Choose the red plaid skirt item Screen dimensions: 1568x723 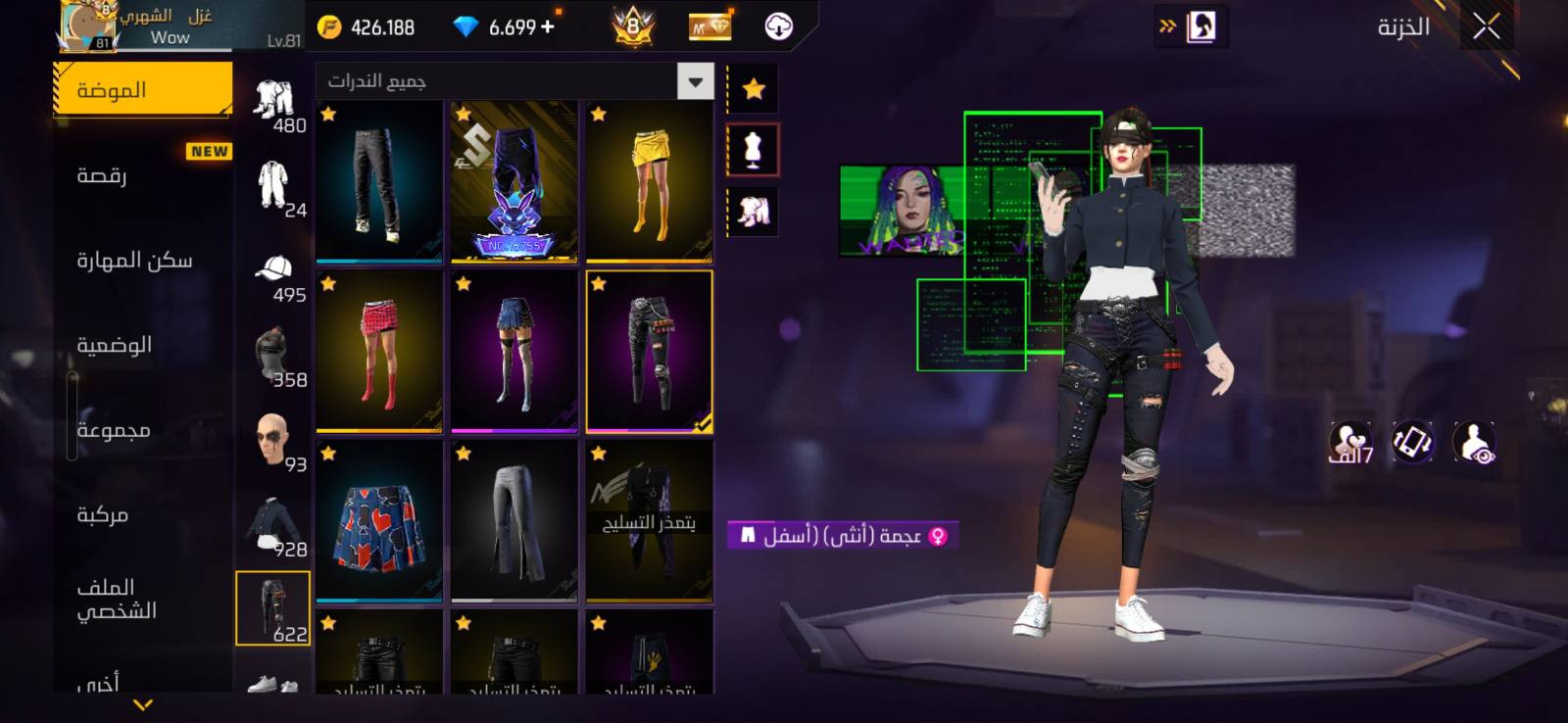pyautogui.click(x=379, y=352)
